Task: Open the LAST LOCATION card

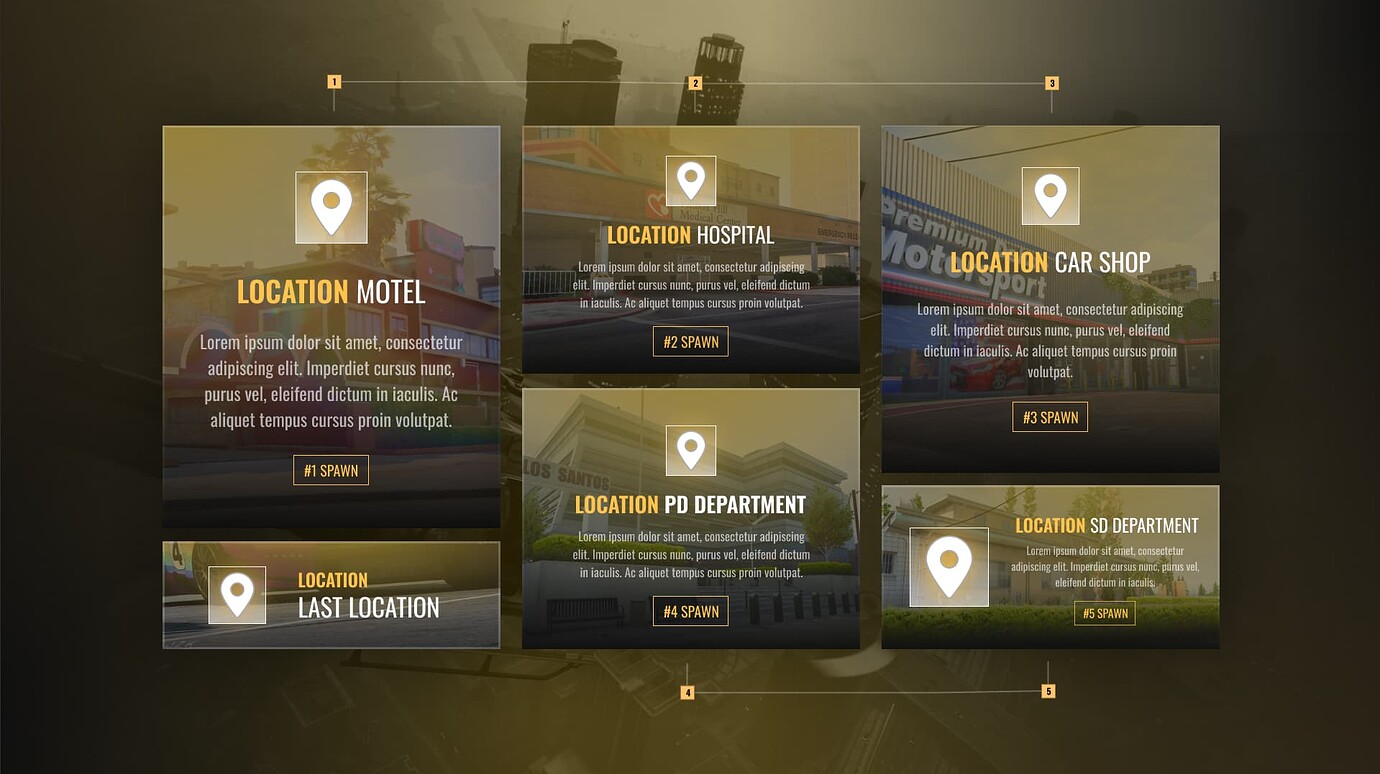Action: [x=331, y=594]
